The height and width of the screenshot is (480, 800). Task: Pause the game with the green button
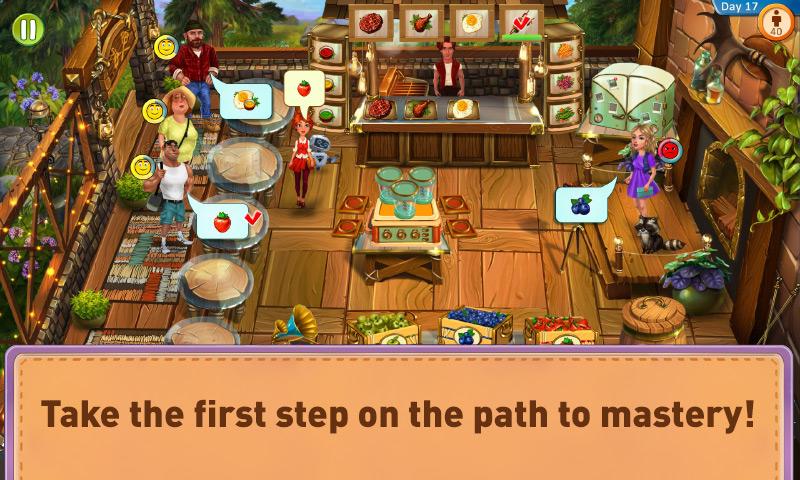tap(26, 28)
